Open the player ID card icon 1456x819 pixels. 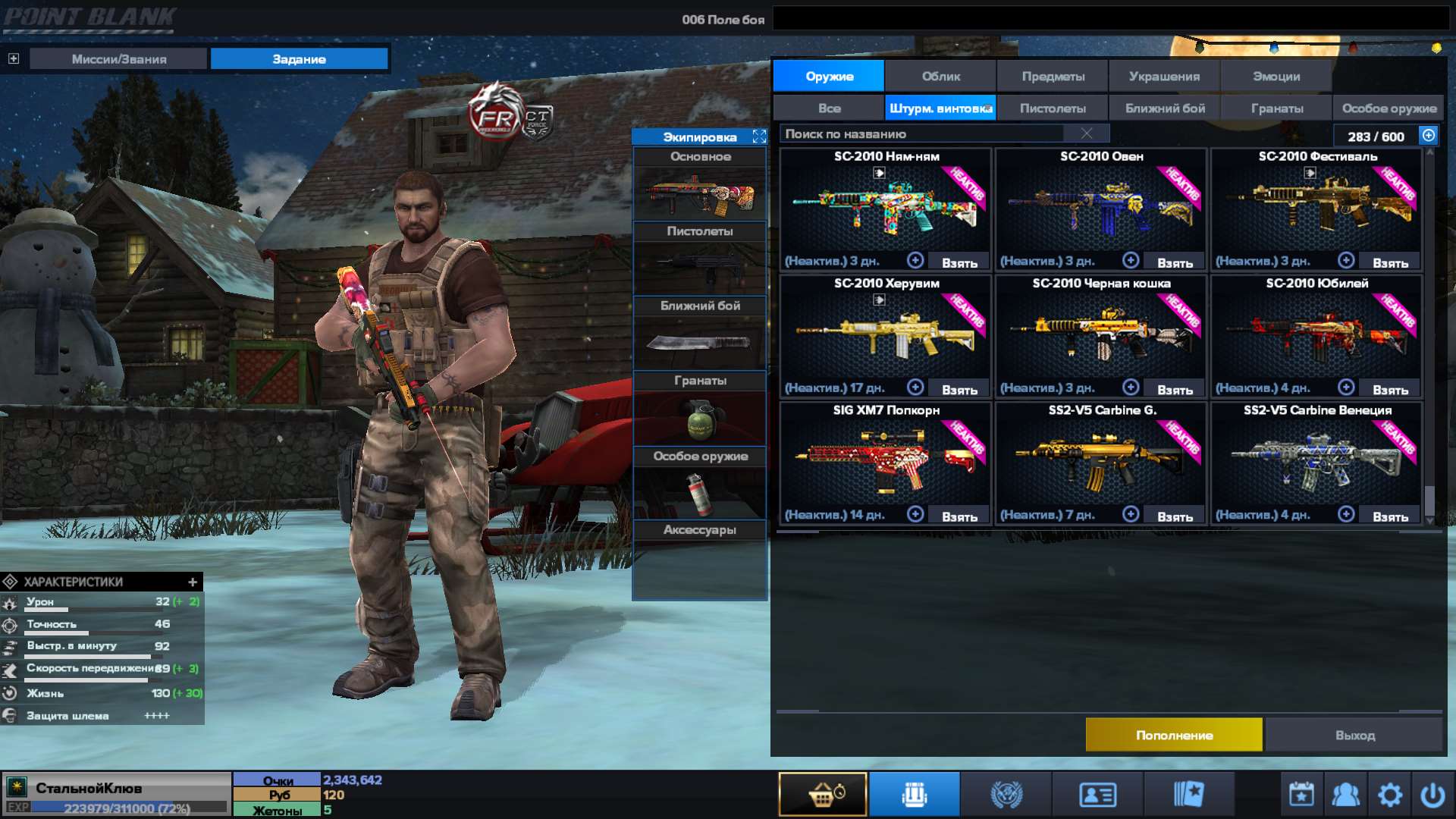(x=1097, y=793)
